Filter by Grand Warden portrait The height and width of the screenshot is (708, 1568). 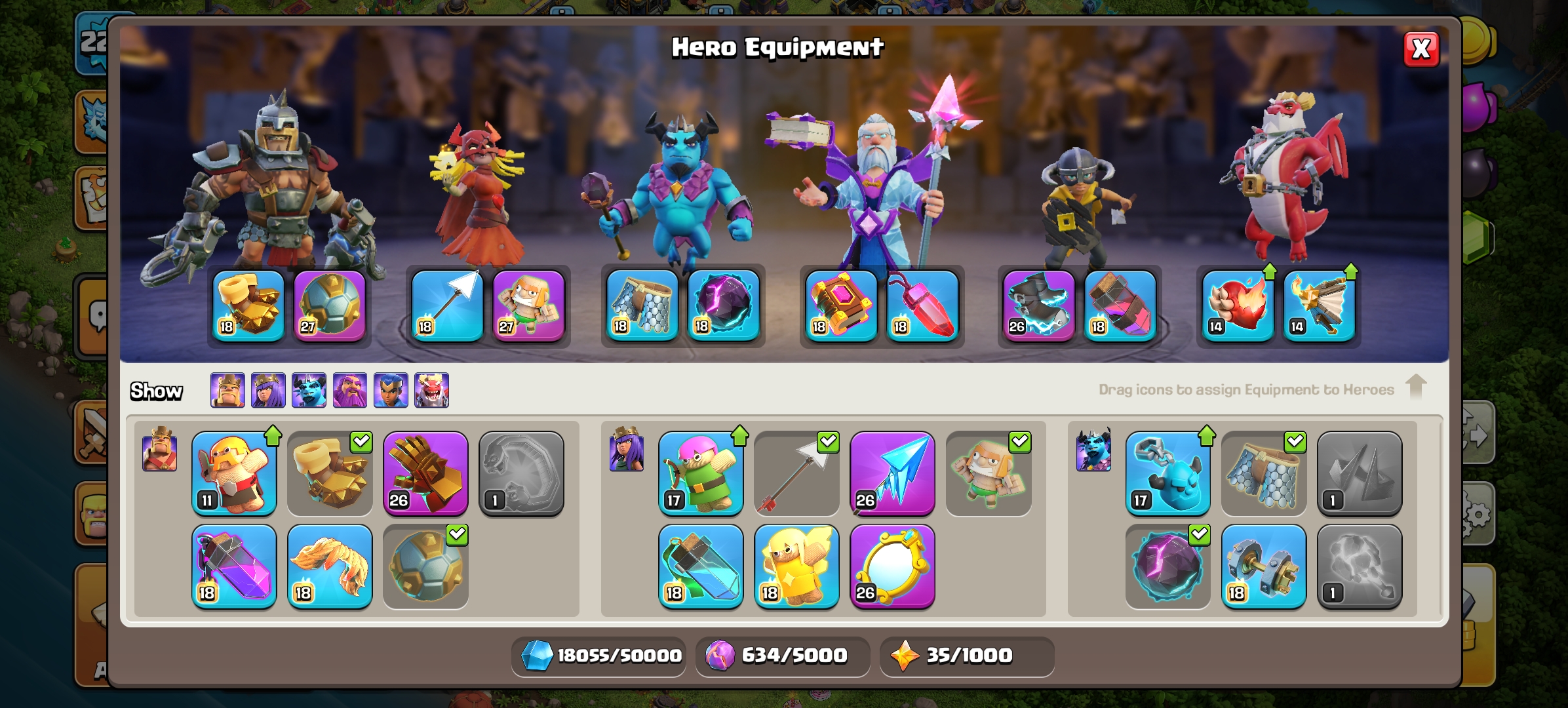(x=349, y=390)
